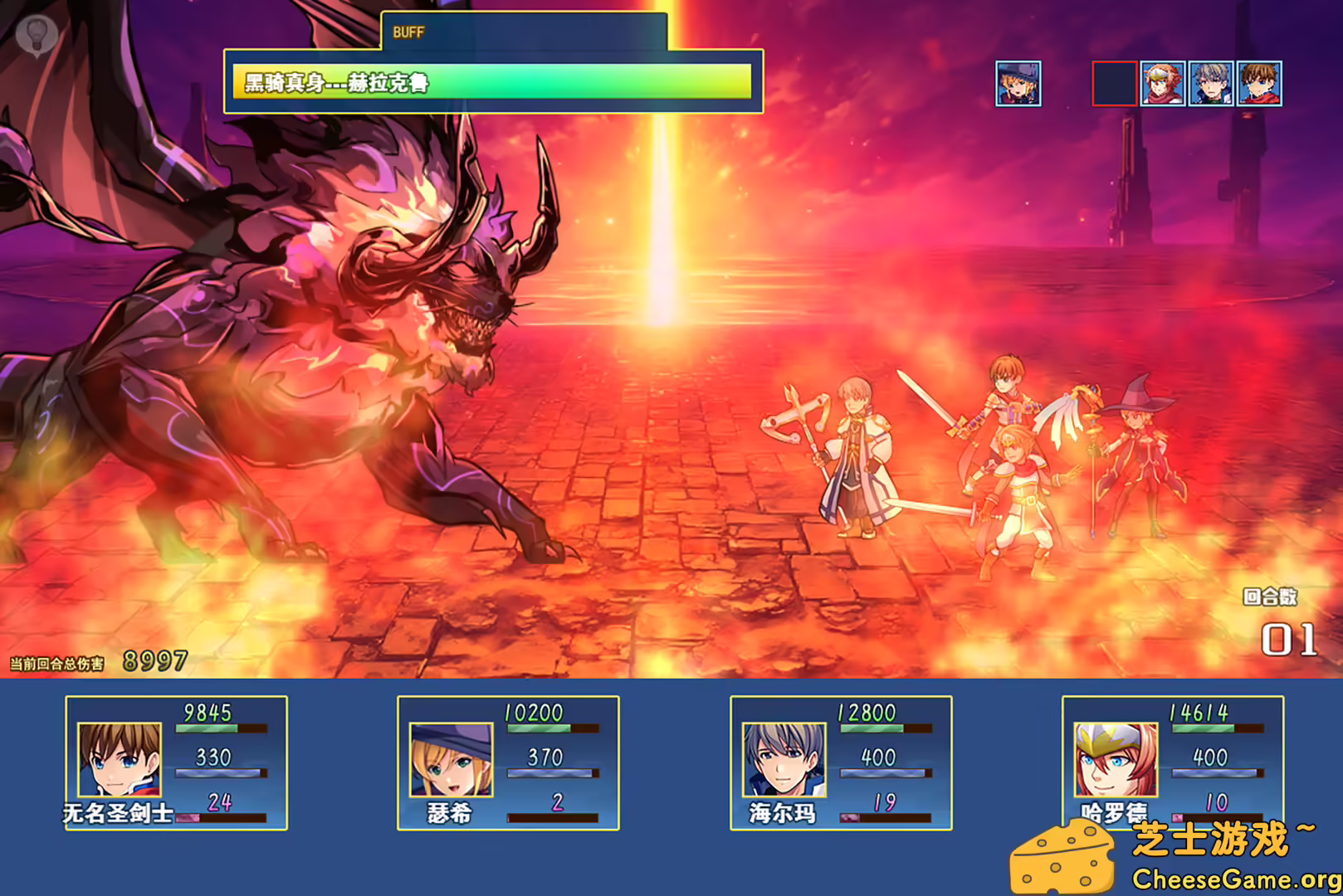Viewport: 1343px width, 896px height.
Task: Click the BUFF indicator above the boss name
Action: [x=408, y=33]
